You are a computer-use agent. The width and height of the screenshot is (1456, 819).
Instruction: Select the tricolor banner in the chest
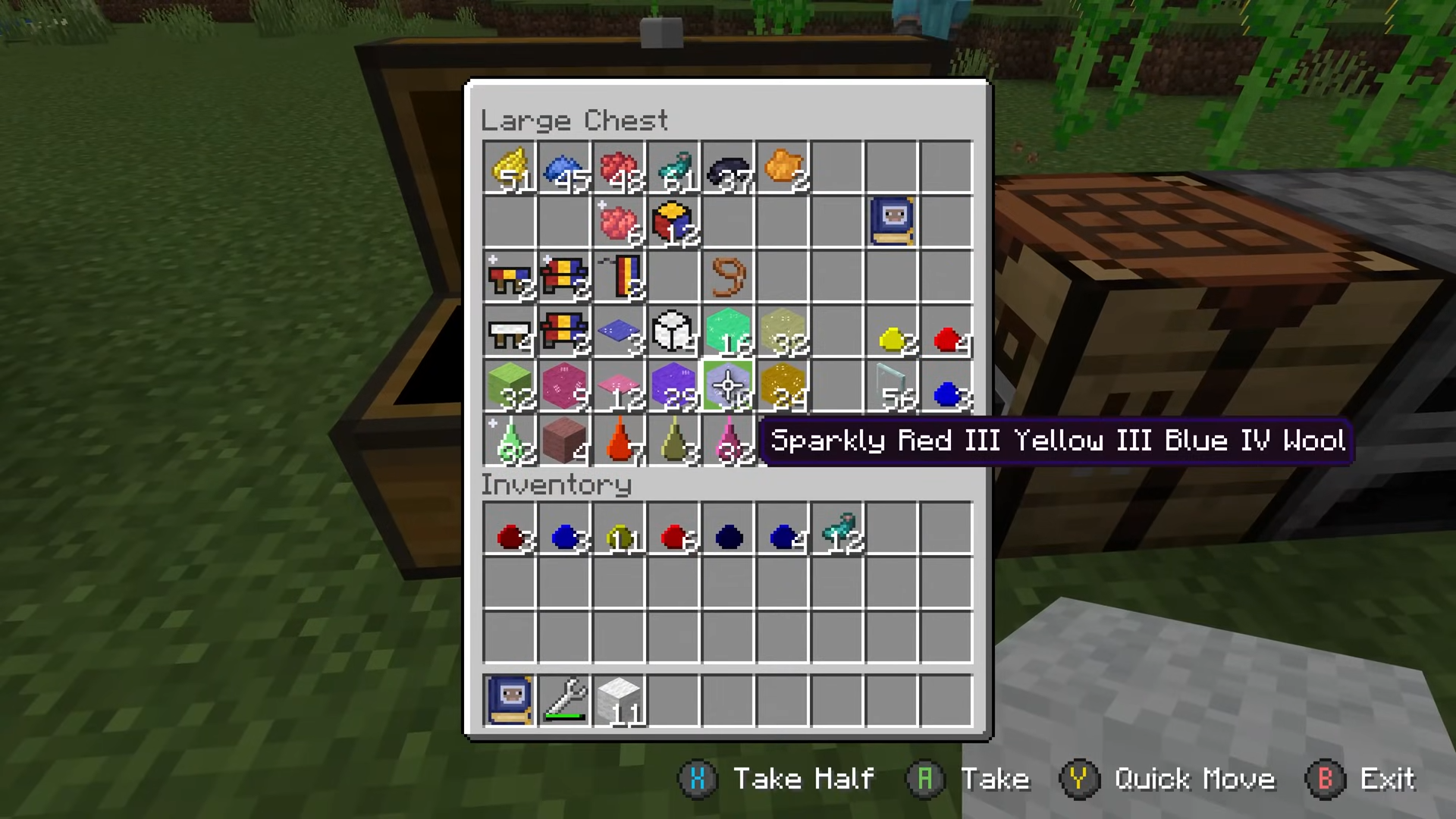tap(619, 277)
